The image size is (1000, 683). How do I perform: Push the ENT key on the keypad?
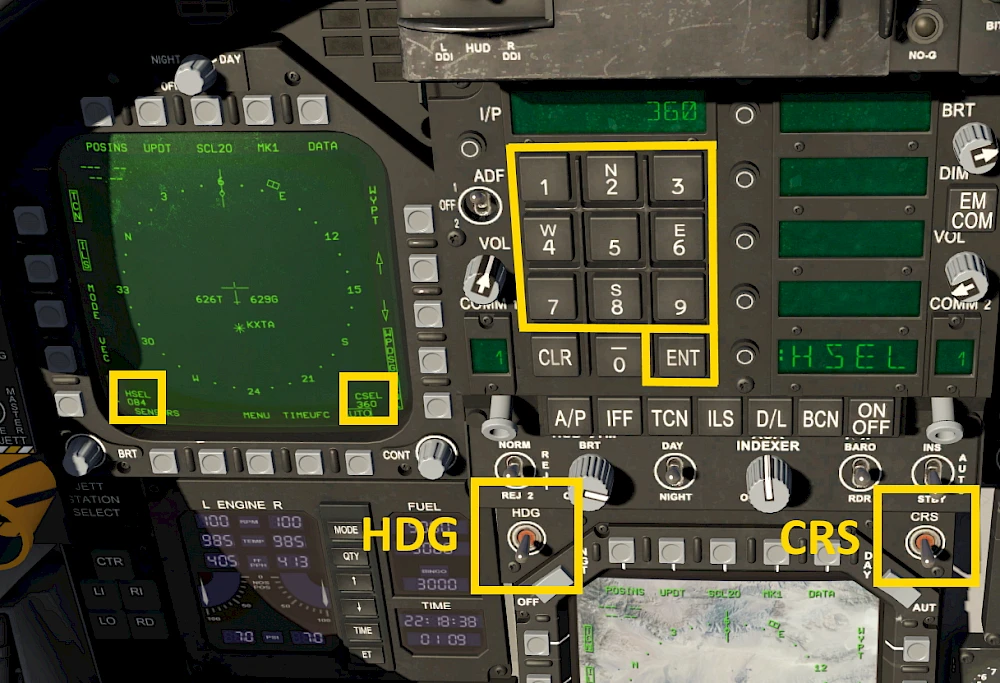pyautogui.click(x=683, y=358)
